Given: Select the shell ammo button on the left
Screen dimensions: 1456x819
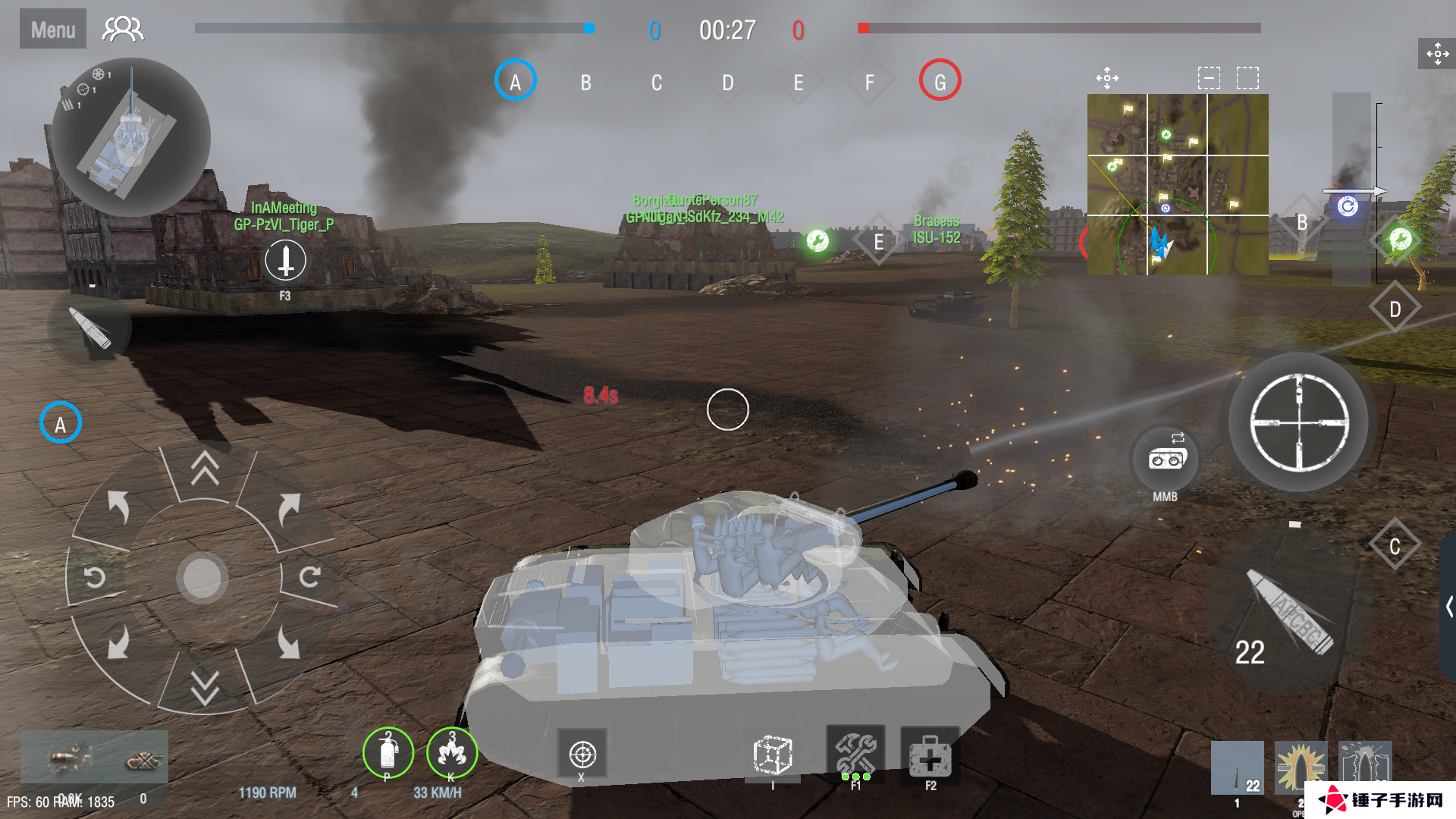Looking at the screenshot, I should tap(90, 328).
